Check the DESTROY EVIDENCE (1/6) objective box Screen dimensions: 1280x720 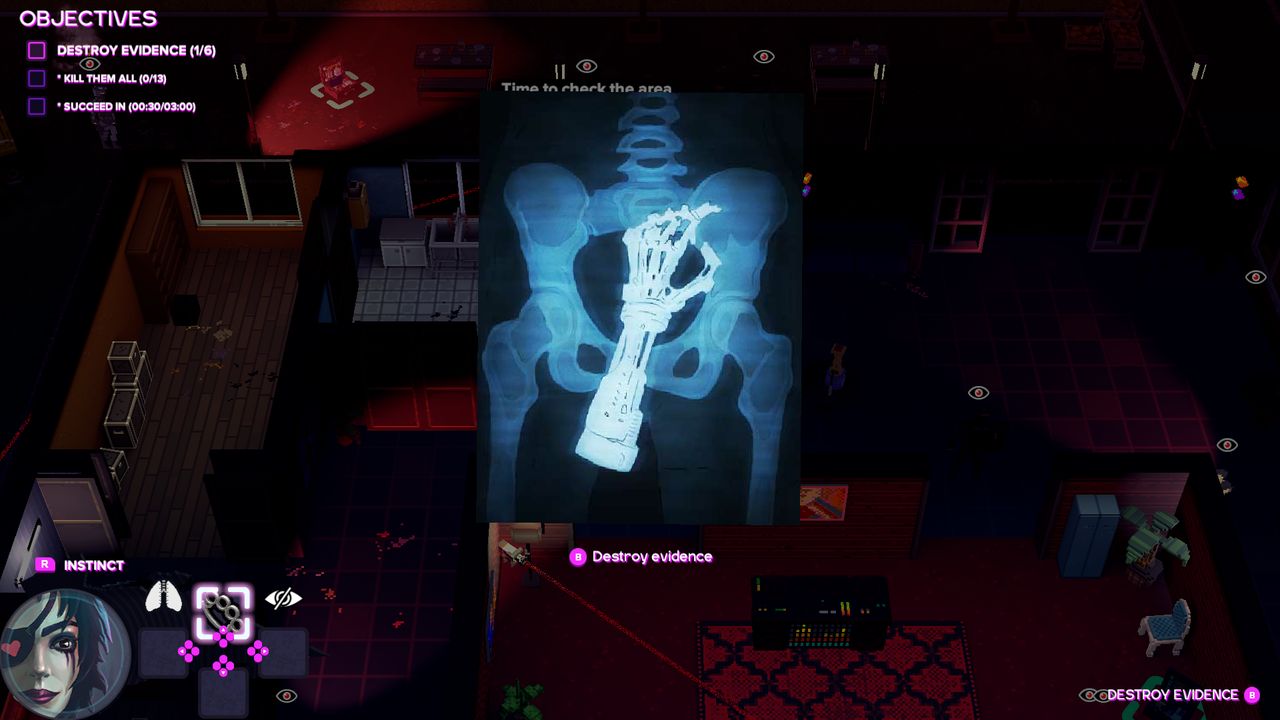[x=37, y=50]
